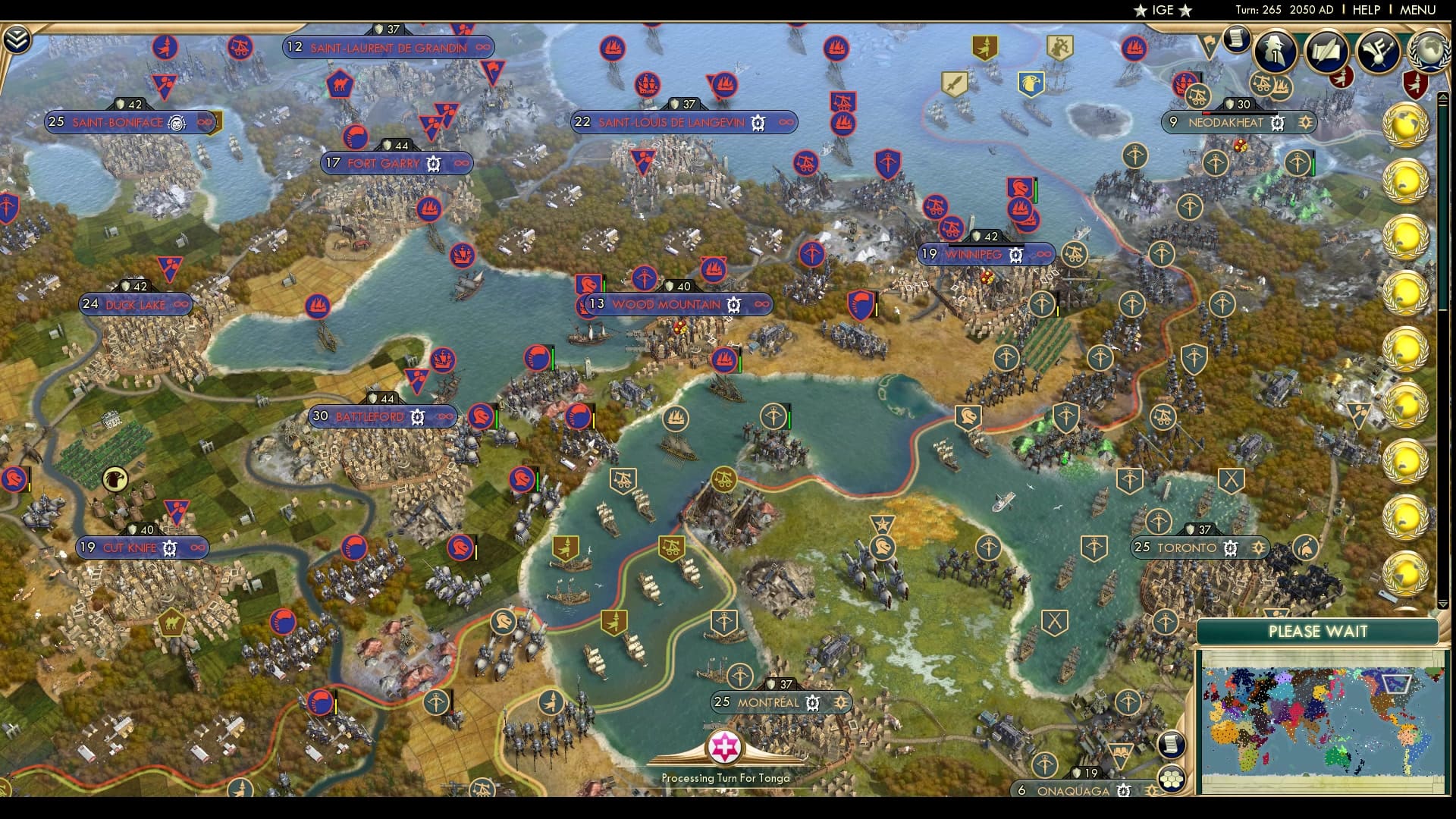Click the red military alert shield icon

[1415, 83]
